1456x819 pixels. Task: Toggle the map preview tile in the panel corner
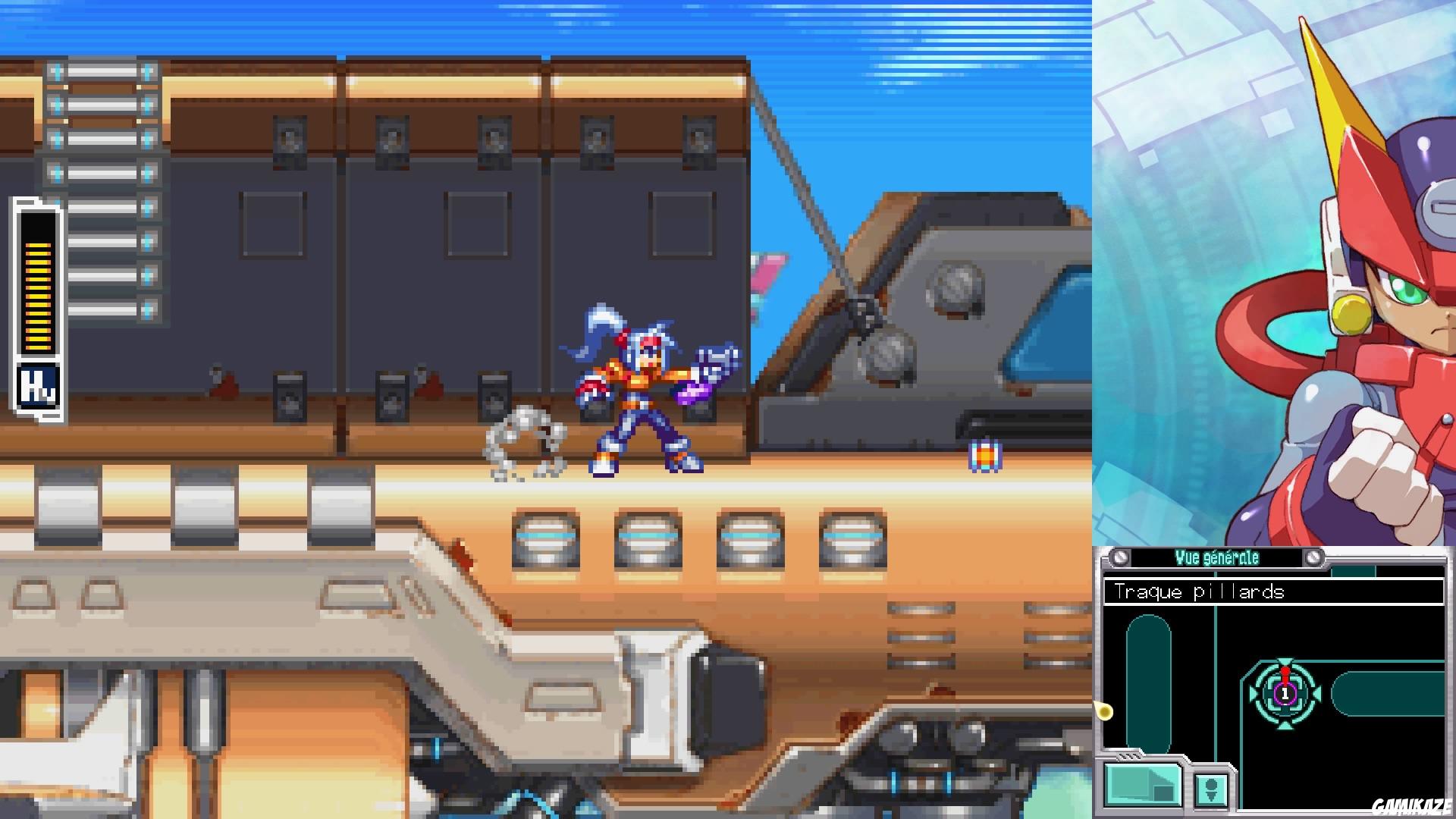tap(1143, 786)
